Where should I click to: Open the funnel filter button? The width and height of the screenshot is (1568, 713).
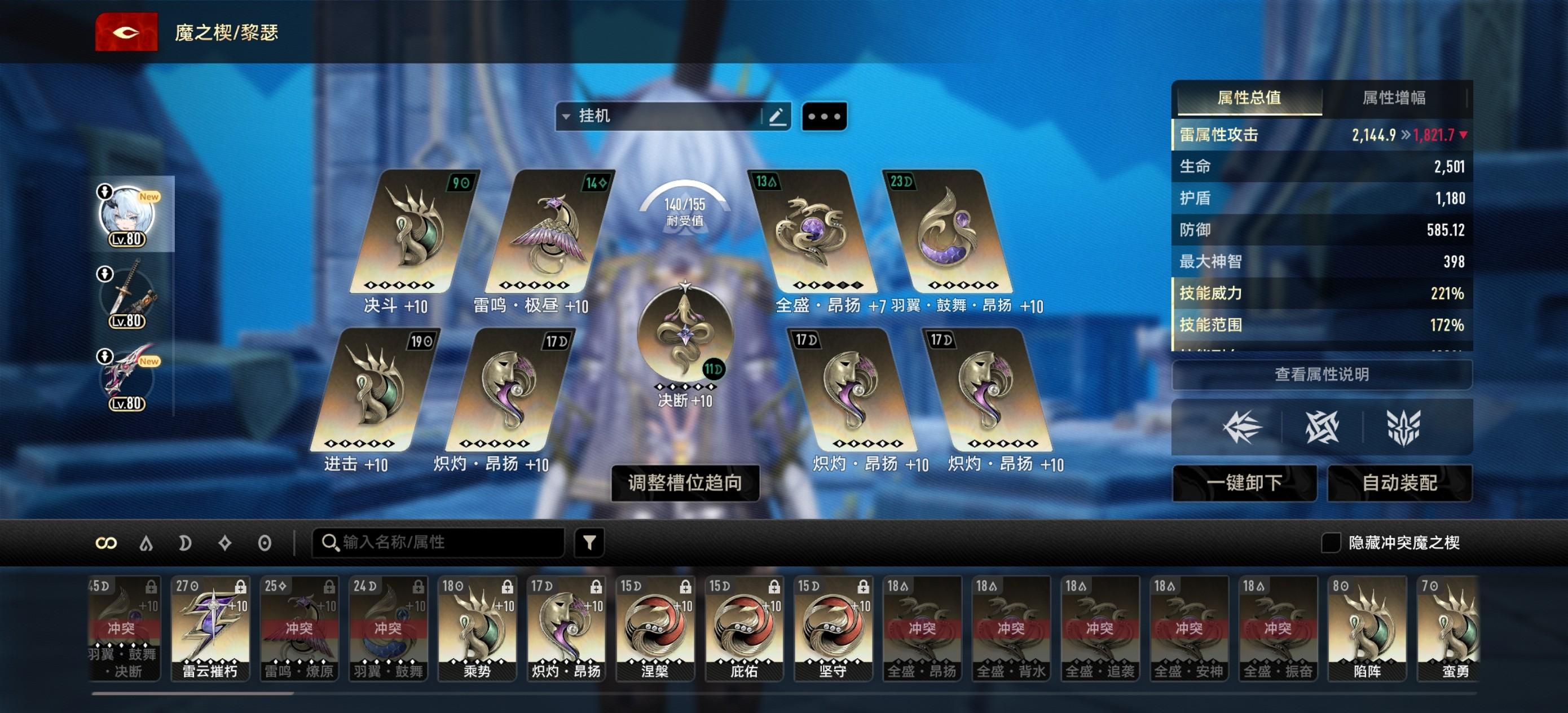coord(589,542)
